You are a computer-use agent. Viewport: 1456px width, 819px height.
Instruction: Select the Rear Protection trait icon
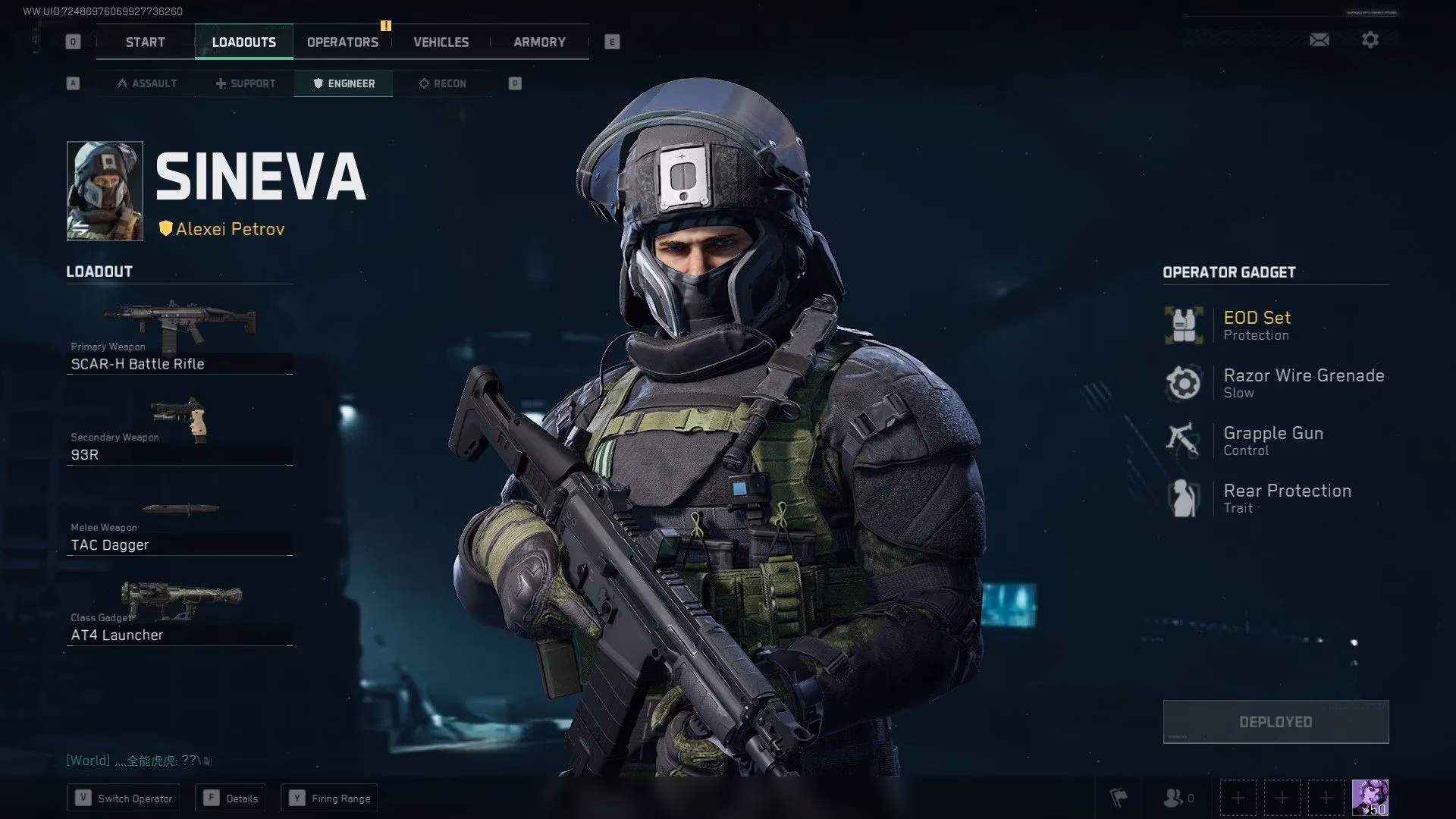[x=1183, y=497]
